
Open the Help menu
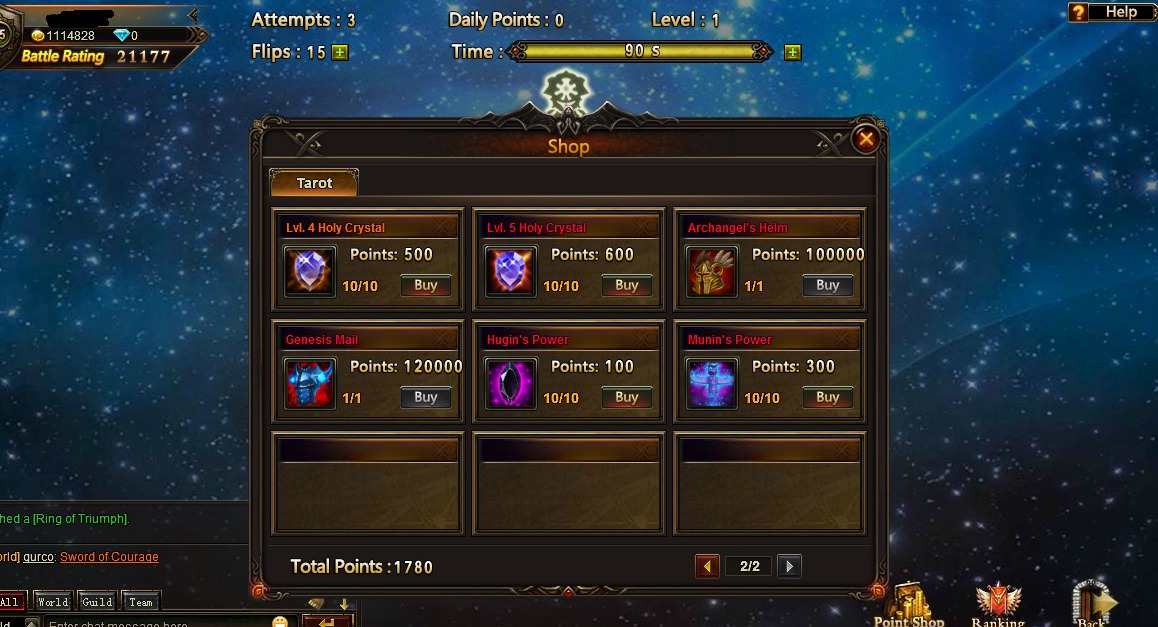(1110, 12)
